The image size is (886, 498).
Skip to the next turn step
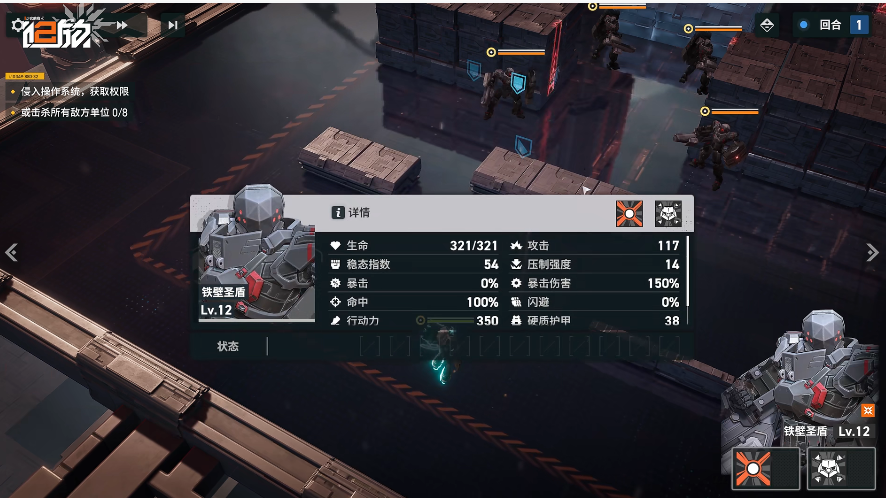173,25
